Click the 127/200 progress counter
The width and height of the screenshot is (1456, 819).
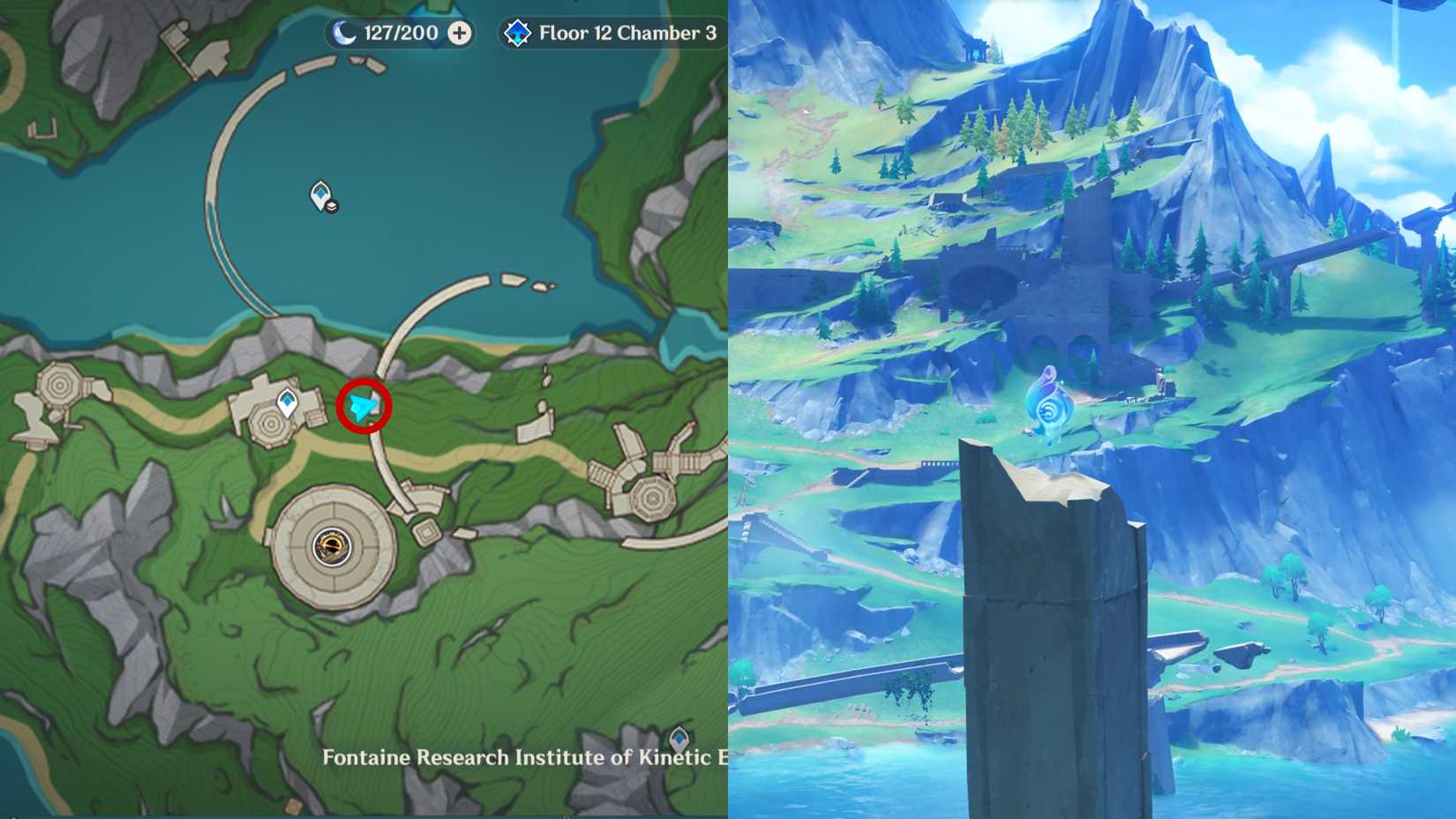(397, 33)
